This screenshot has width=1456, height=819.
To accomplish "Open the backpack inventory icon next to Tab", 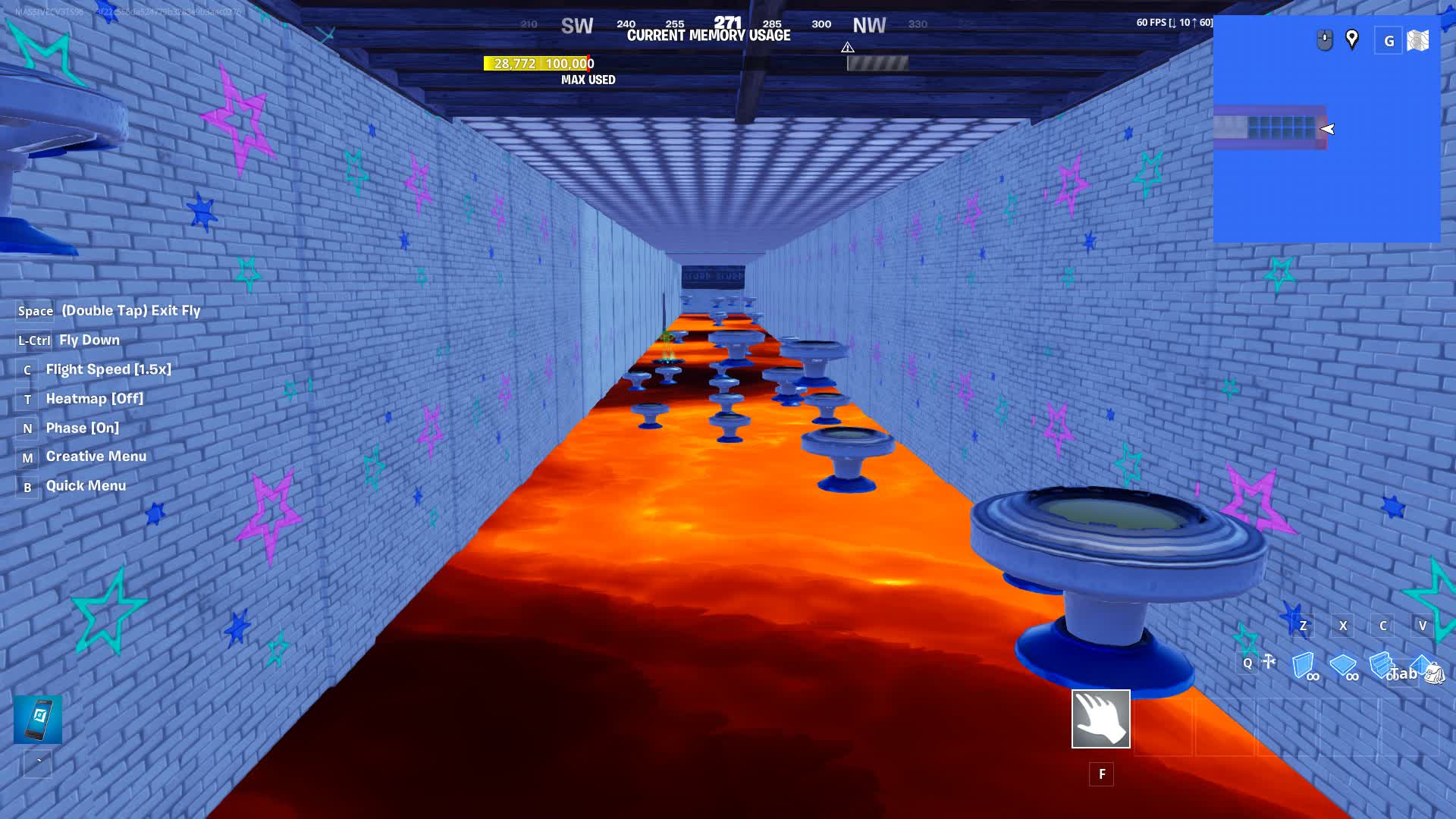I will pyautogui.click(x=1436, y=672).
